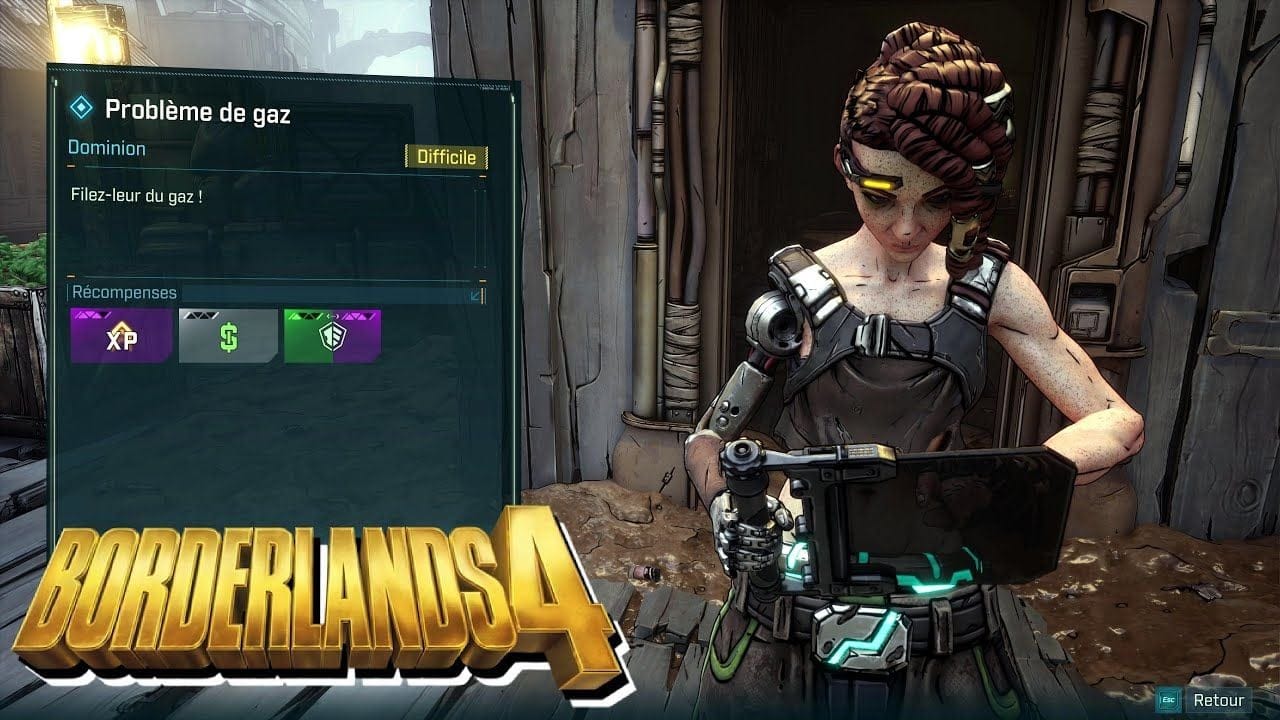Viewport: 1280px width, 720px height.
Task: Click the Difficile difficulty tag
Action: pos(446,158)
